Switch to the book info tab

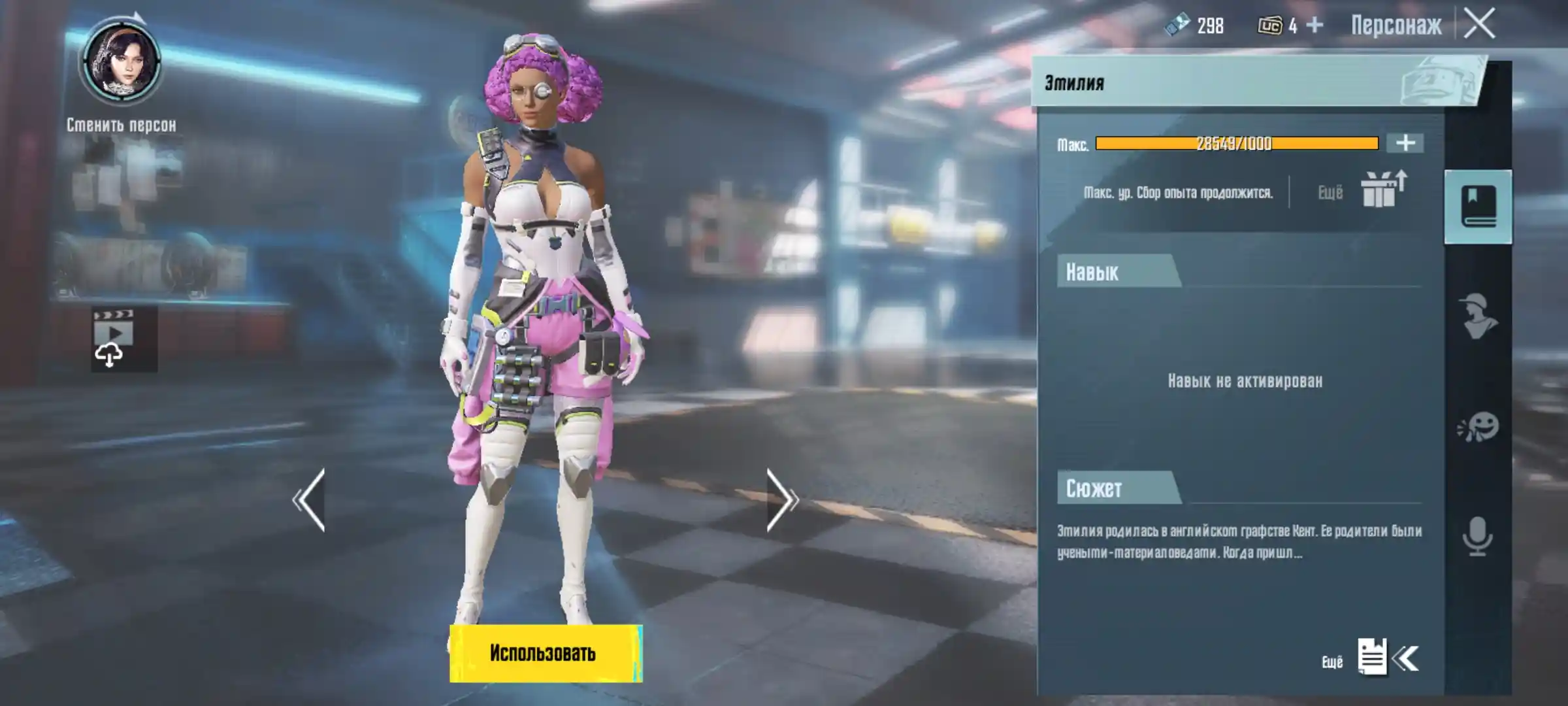pos(1478,207)
